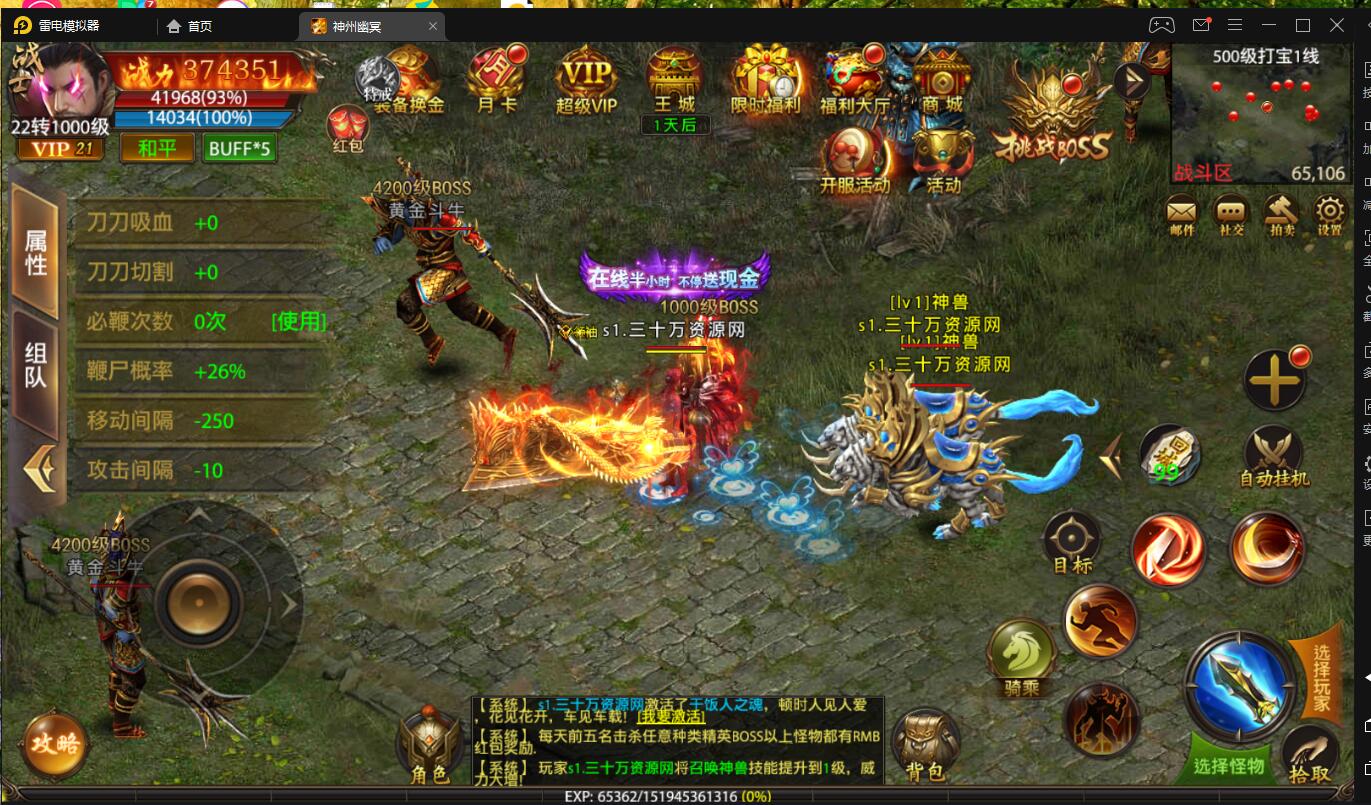Screen dimensions: 1371x805
Task: Choose 选择怪物 target monster button
Action: tap(1228, 766)
